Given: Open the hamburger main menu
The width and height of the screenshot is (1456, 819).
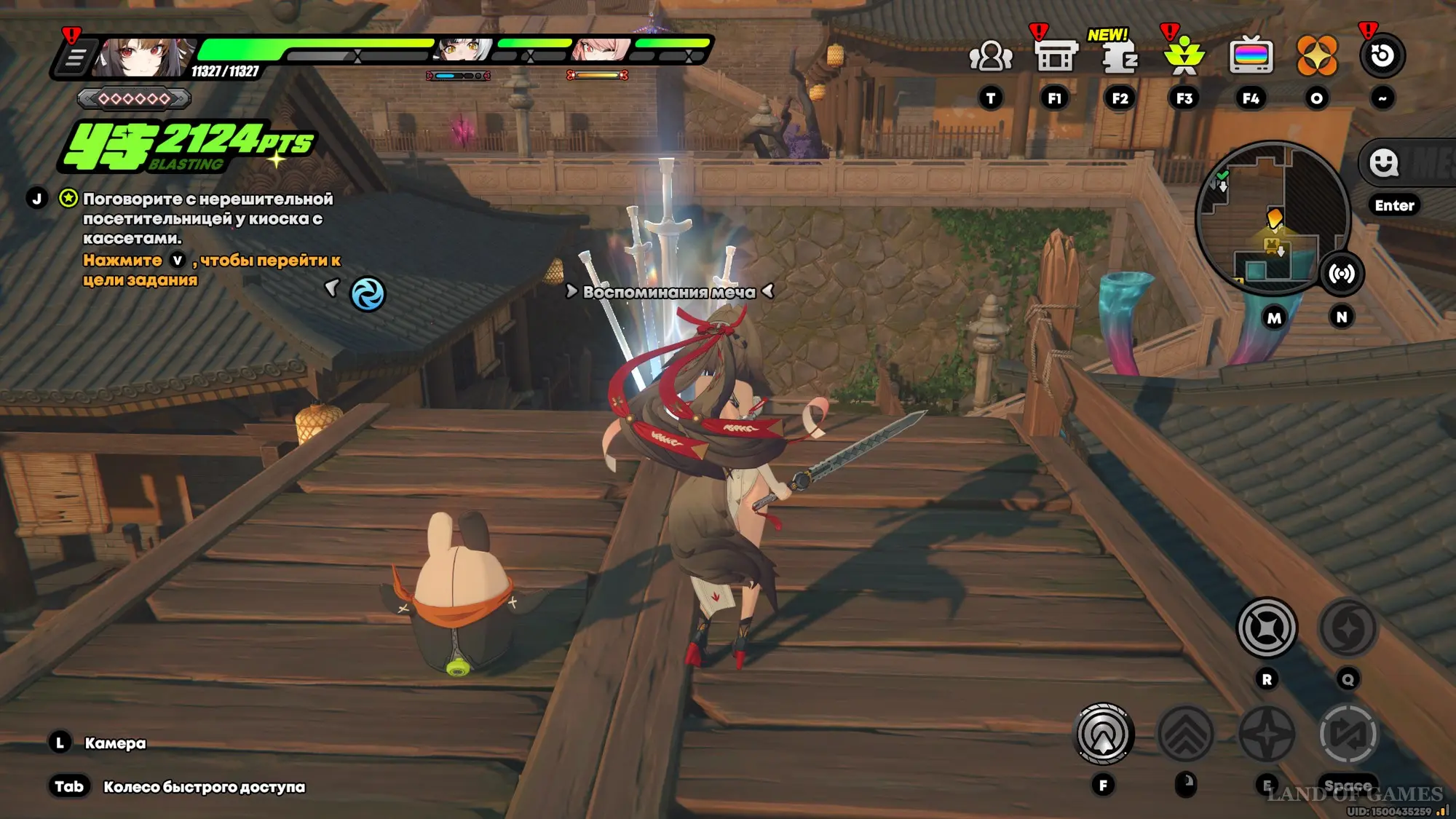Looking at the screenshot, I should (x=74, y=57).
